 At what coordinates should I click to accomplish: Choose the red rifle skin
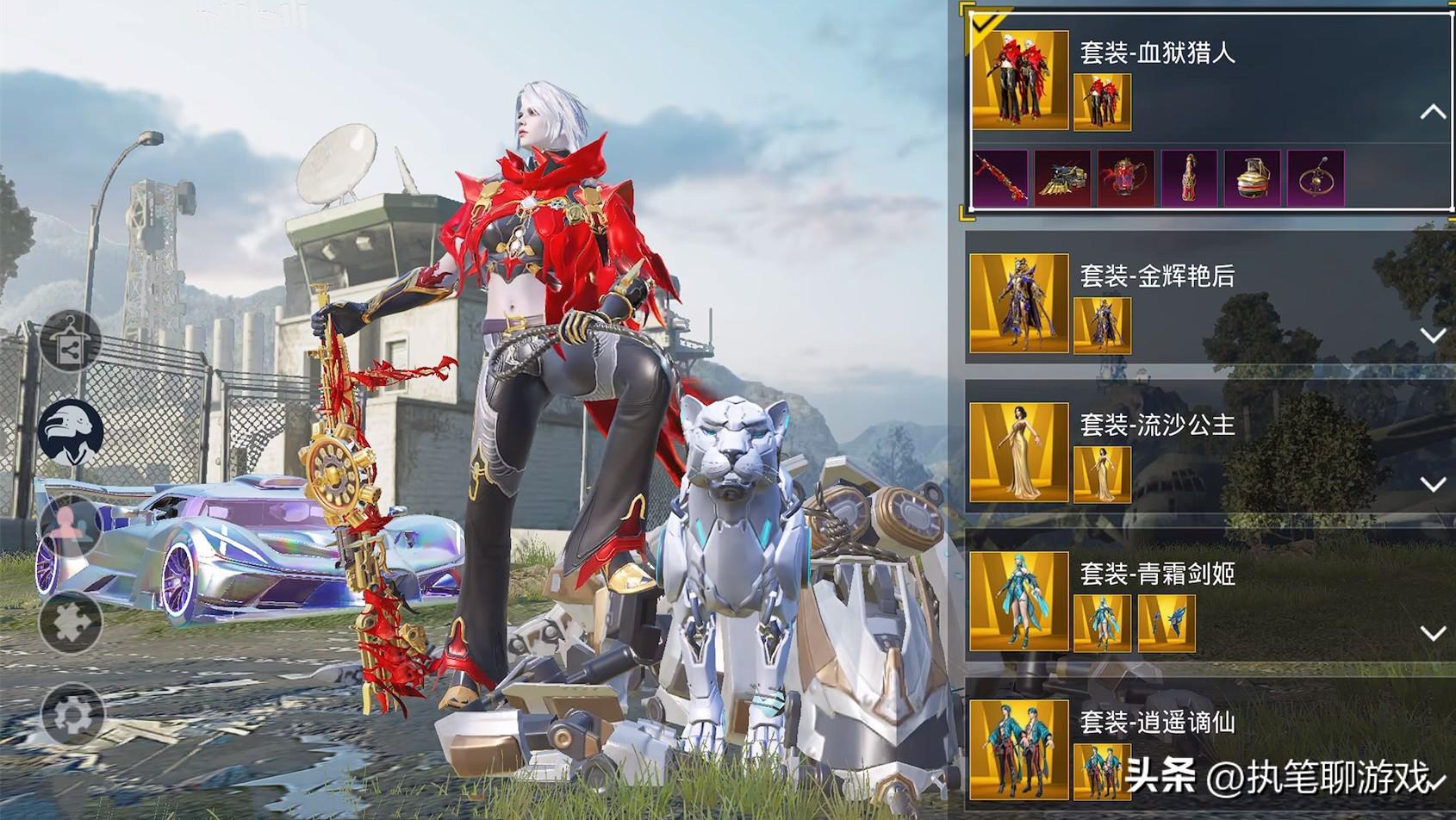point(1000,178)
